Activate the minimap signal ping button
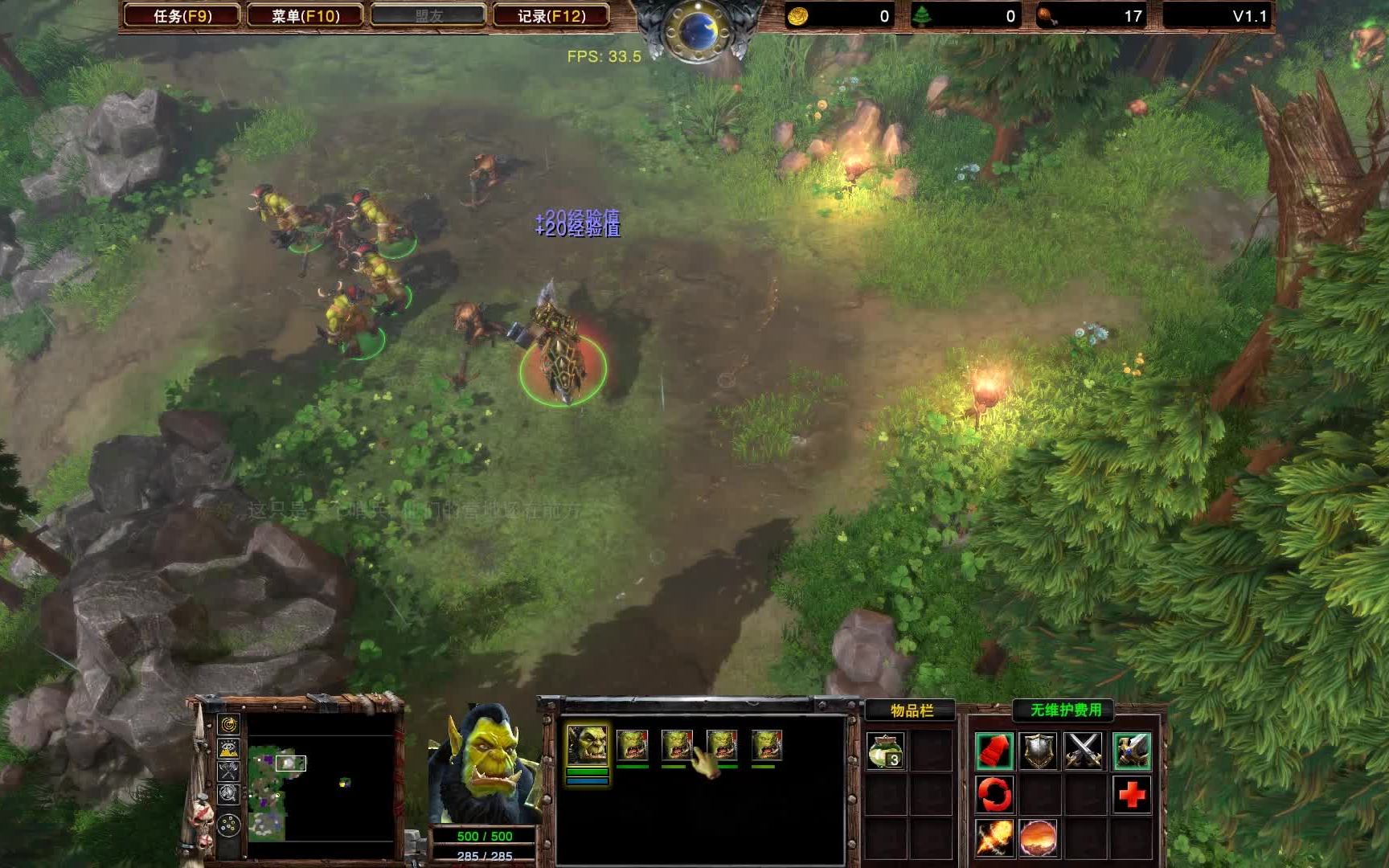The image size is (1389, 868). (229, 725)
